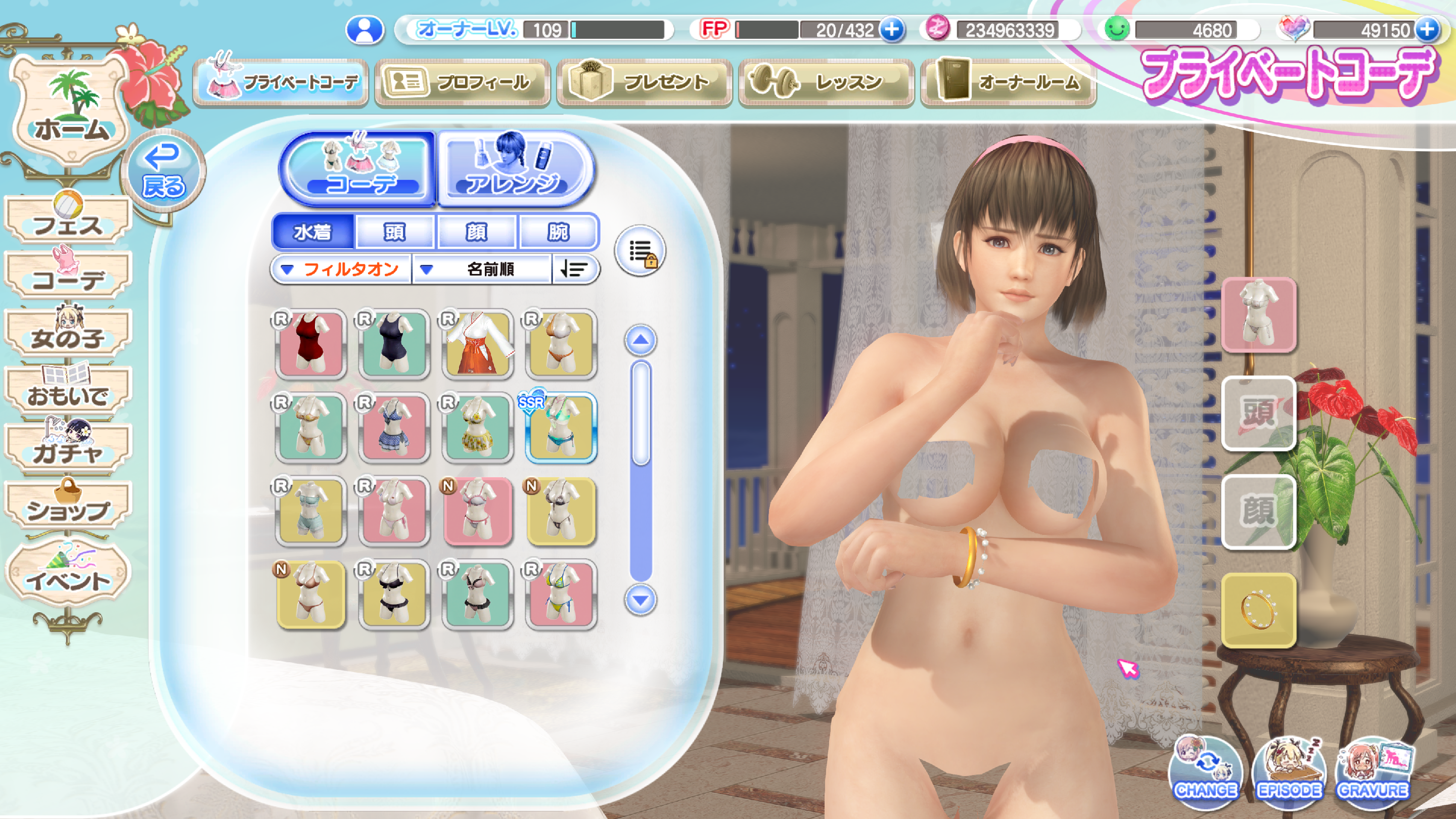Select the red one-piece swimsuit thumbnail
The image size is (1456, 819).
point(310,344)
